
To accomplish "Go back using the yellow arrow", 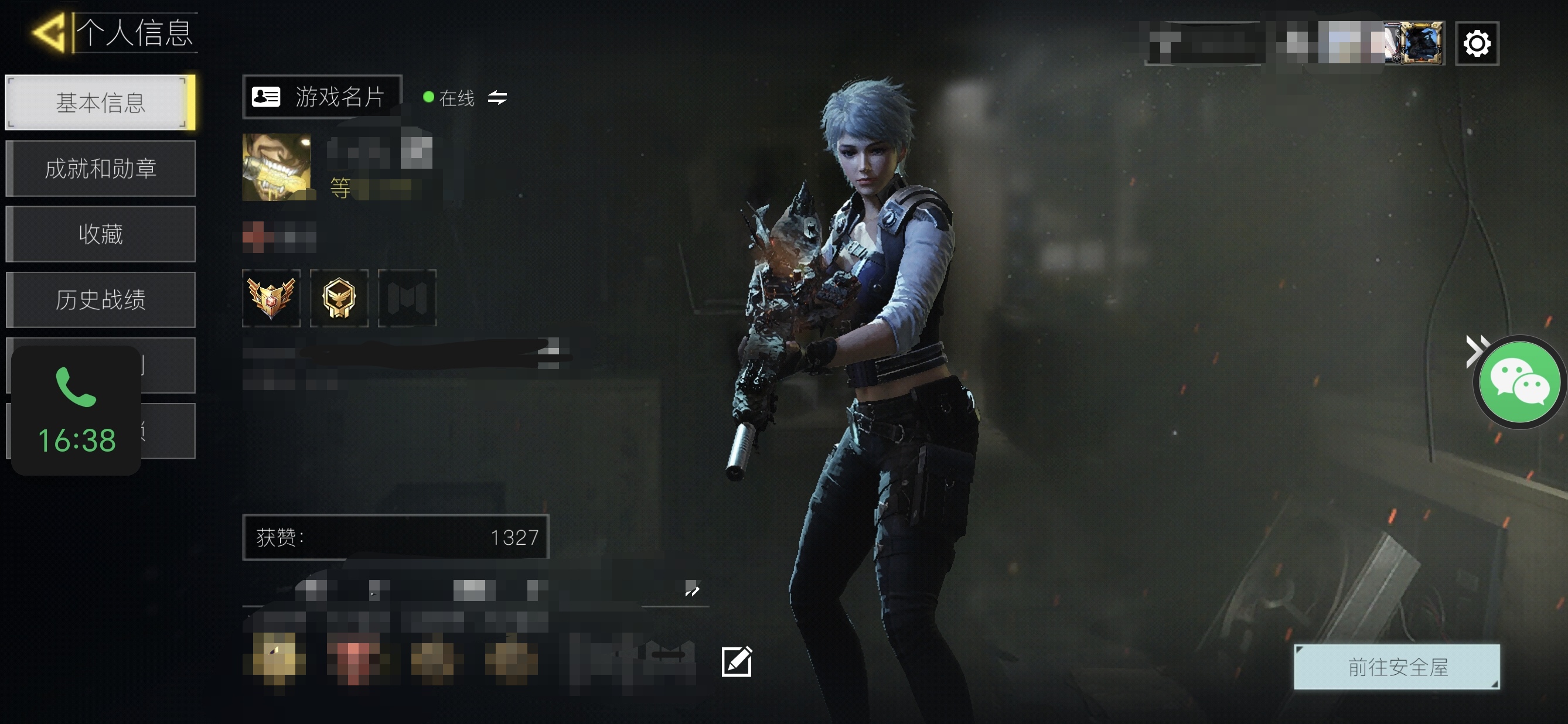I will point(49,32).
